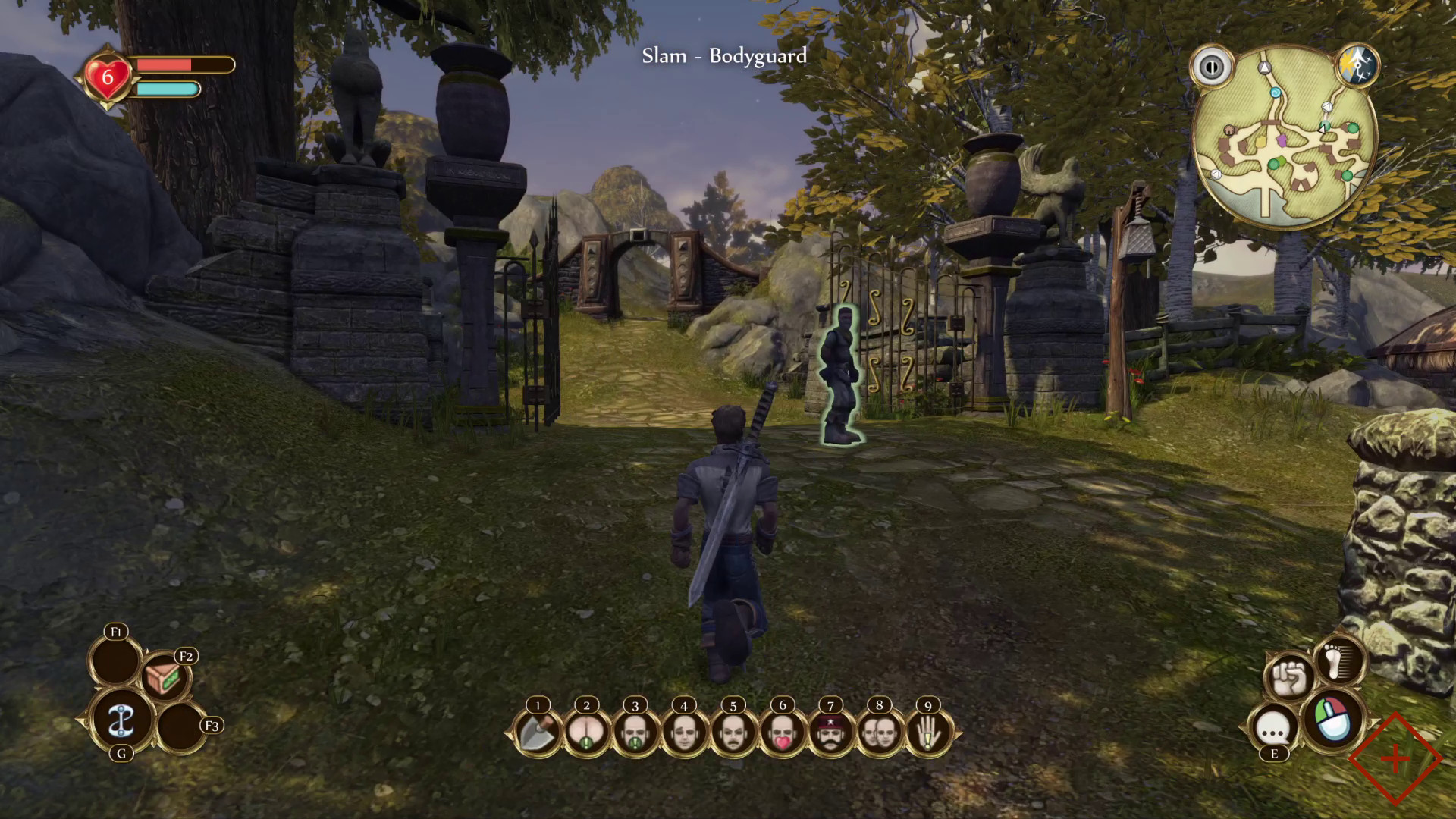The image size is (1456, 819).
Task: Use the flirtatious expression in slot 2
Action: pyautogui.click(x=585, y=734)
